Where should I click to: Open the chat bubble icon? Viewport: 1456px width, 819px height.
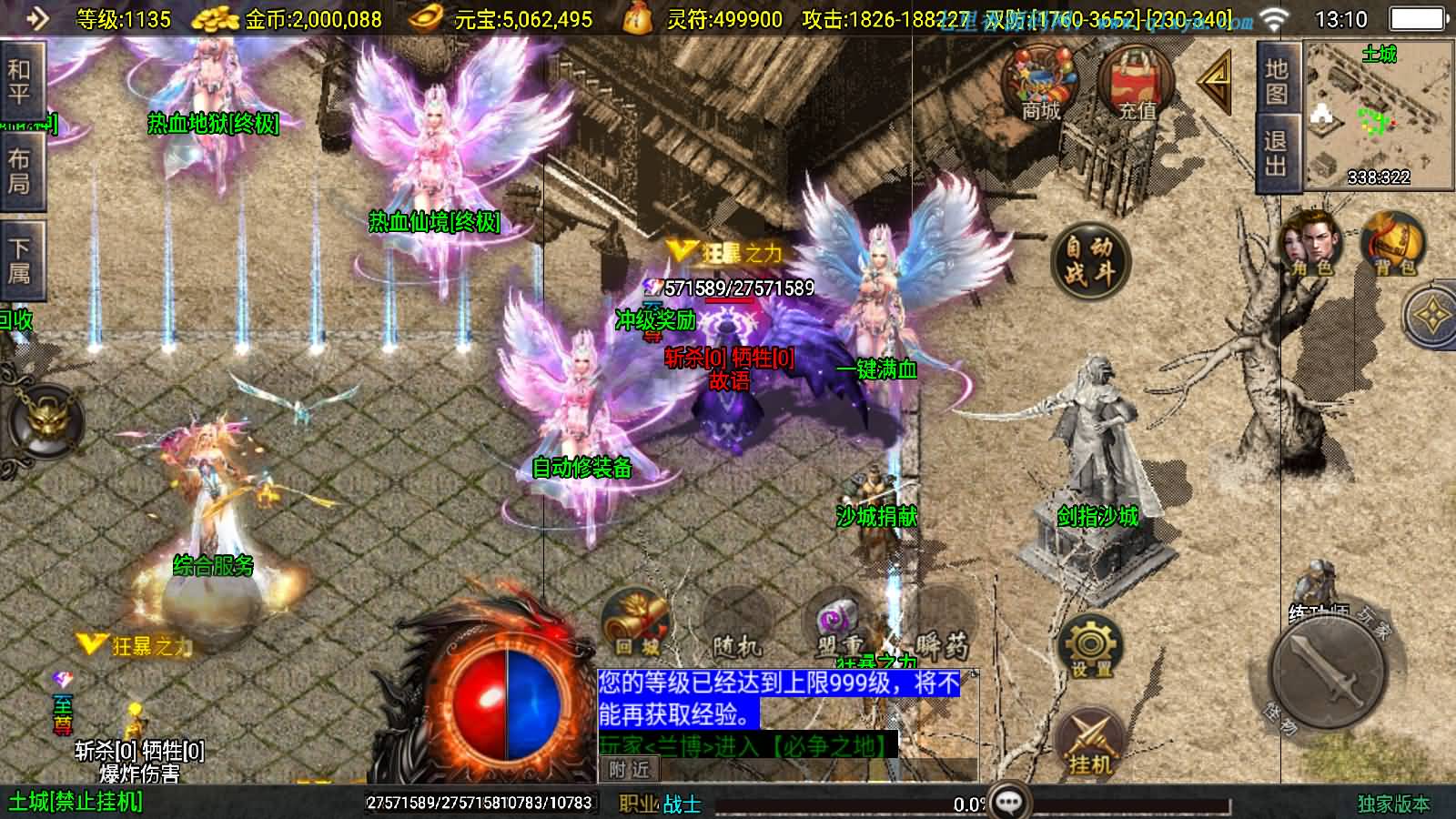[1009, 803]
